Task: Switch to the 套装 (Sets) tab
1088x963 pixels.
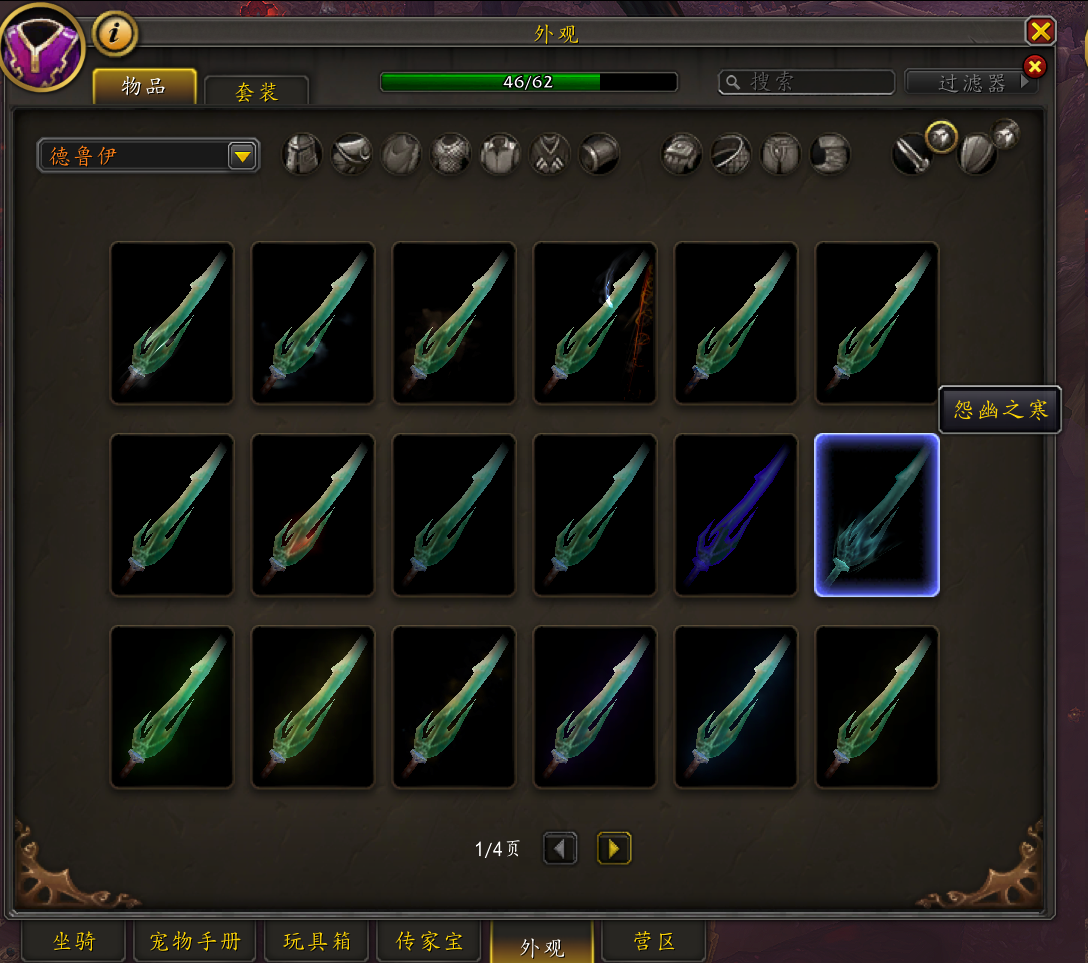Action: coord(256,92)
